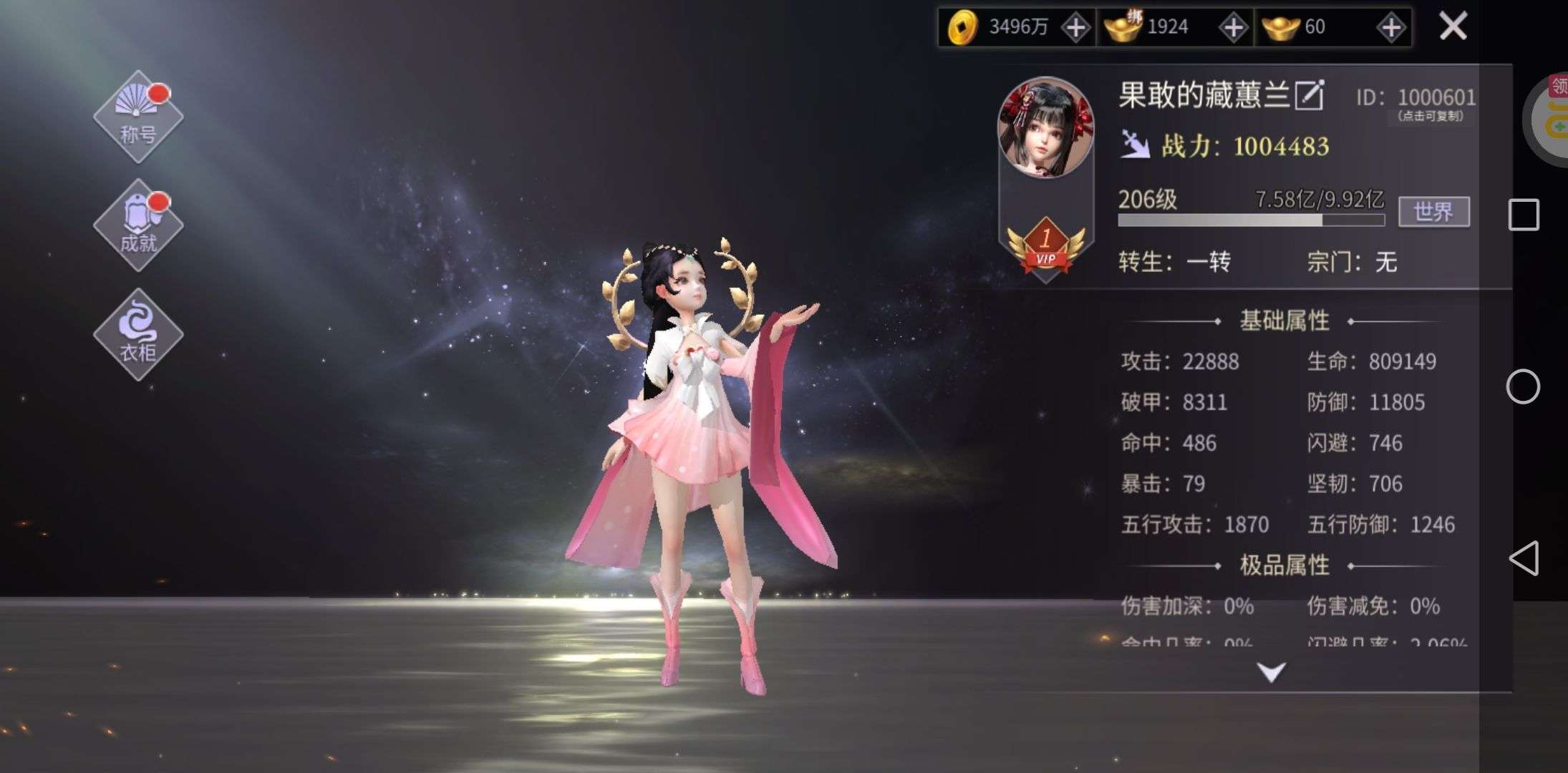1568x773 pixels.
Task: Tap the Android back navigation triangle
Action: pos(1524,558)
